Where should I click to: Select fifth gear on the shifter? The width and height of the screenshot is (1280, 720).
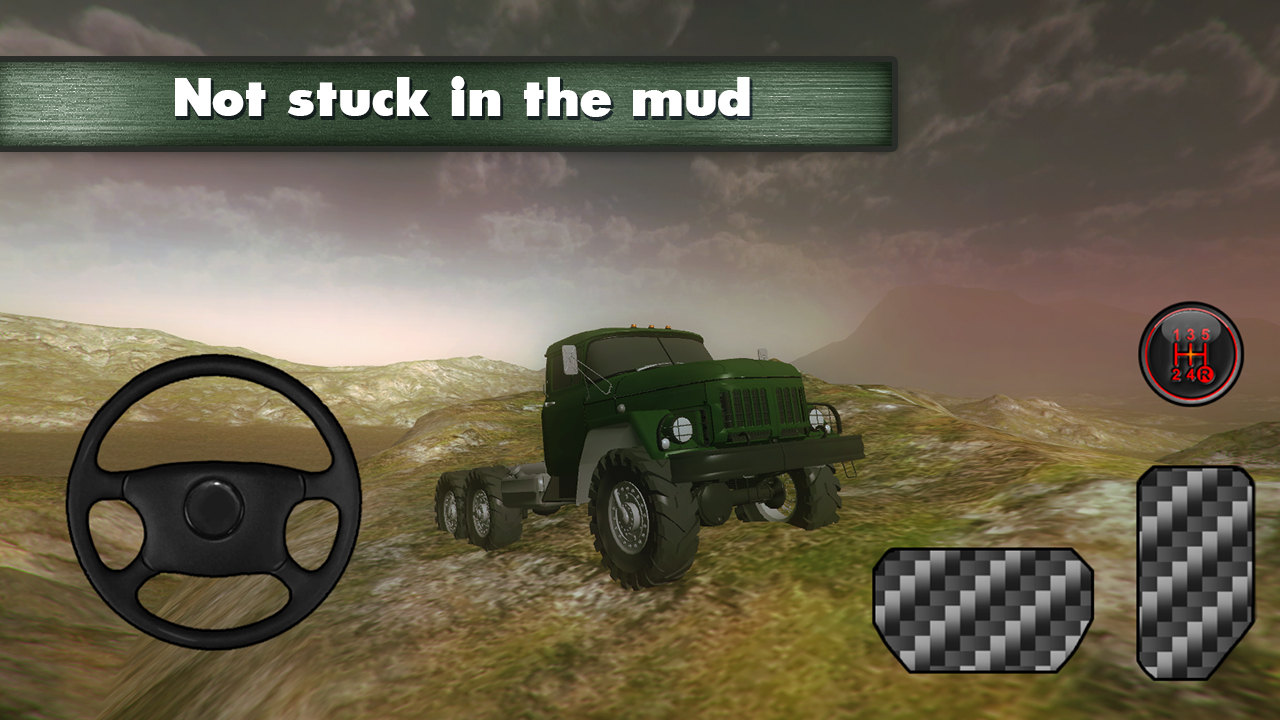pyautogui.click(x=1205, y=334)
